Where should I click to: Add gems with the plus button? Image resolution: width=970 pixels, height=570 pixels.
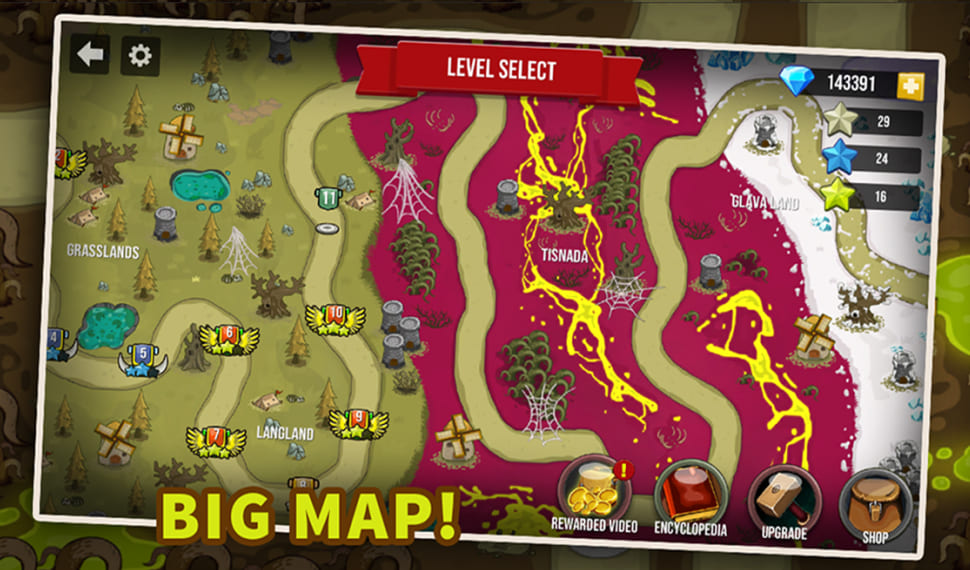click(x=910, y=85)
